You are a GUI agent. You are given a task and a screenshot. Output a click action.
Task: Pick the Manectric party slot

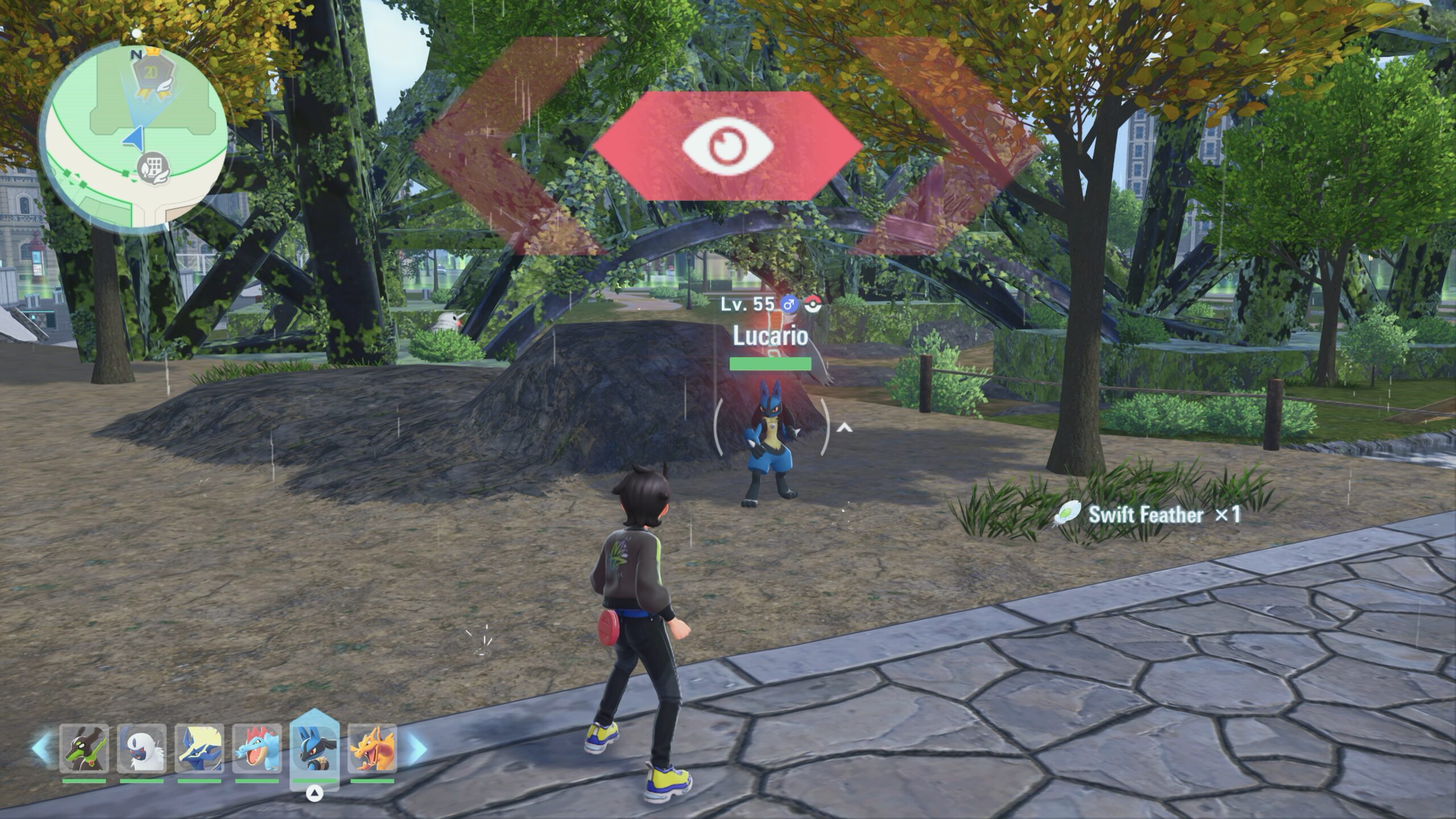click(x=199, y=748)
